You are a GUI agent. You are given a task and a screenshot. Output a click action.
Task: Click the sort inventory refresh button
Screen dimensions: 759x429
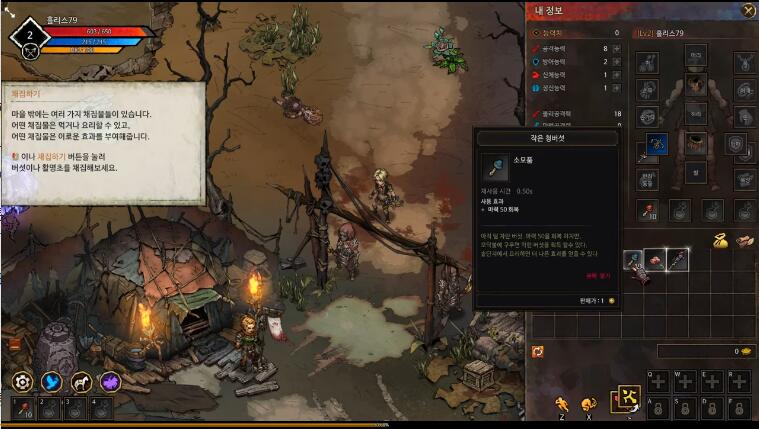coord(538,351)
